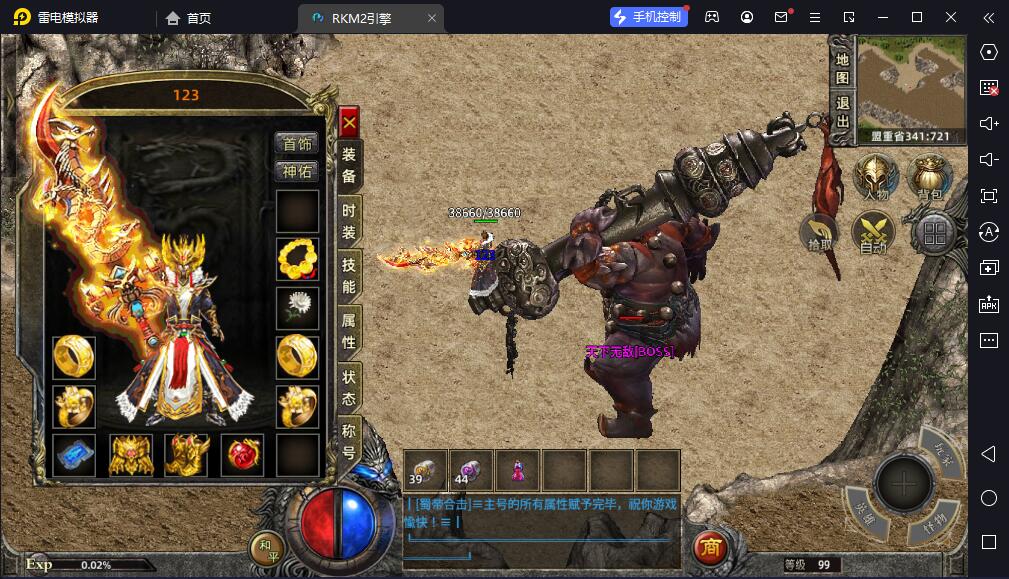Viewport: 1009px width, 579px height.
Task: Open the 地图 (map) button
Action: [x=843, y=67]
